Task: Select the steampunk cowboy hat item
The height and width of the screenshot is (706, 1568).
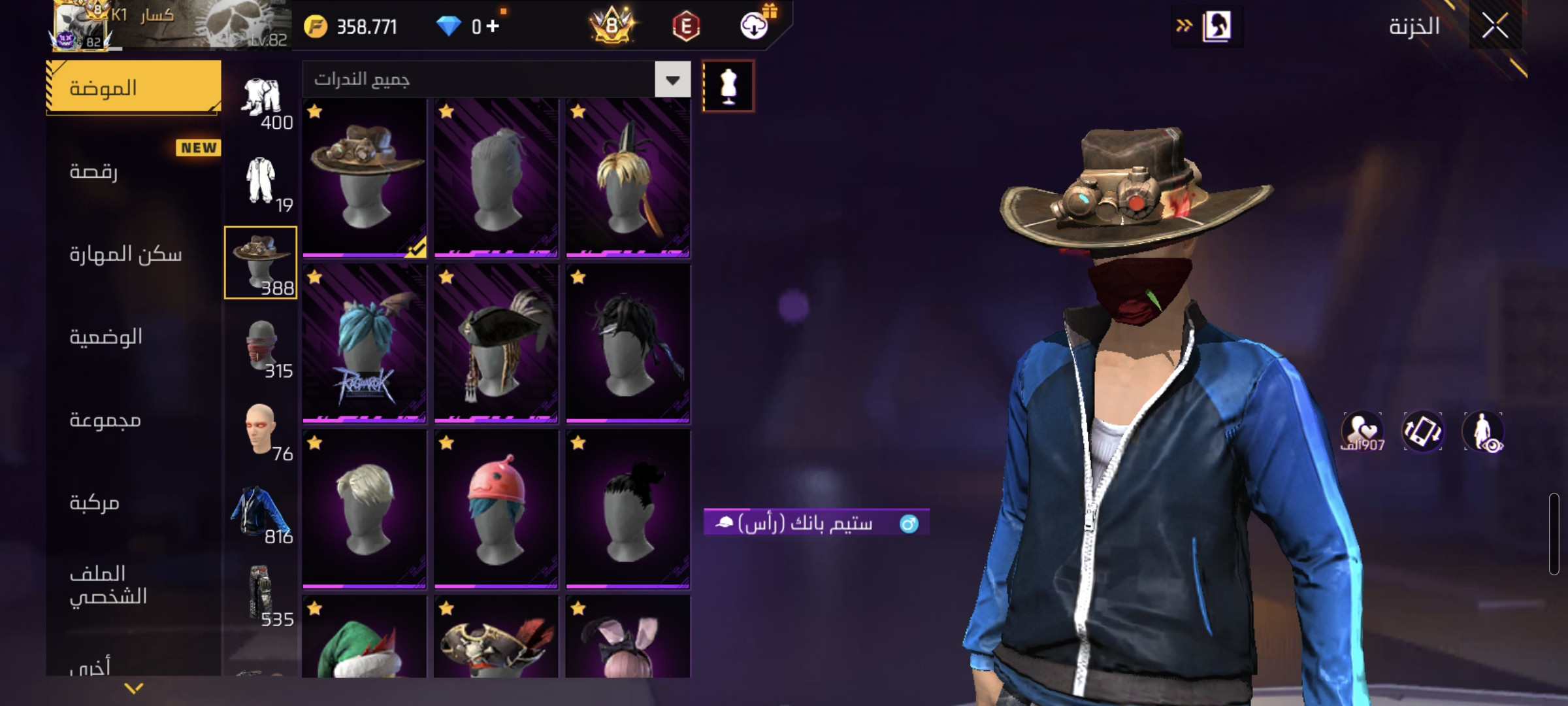Action: [x=365, y=178]
